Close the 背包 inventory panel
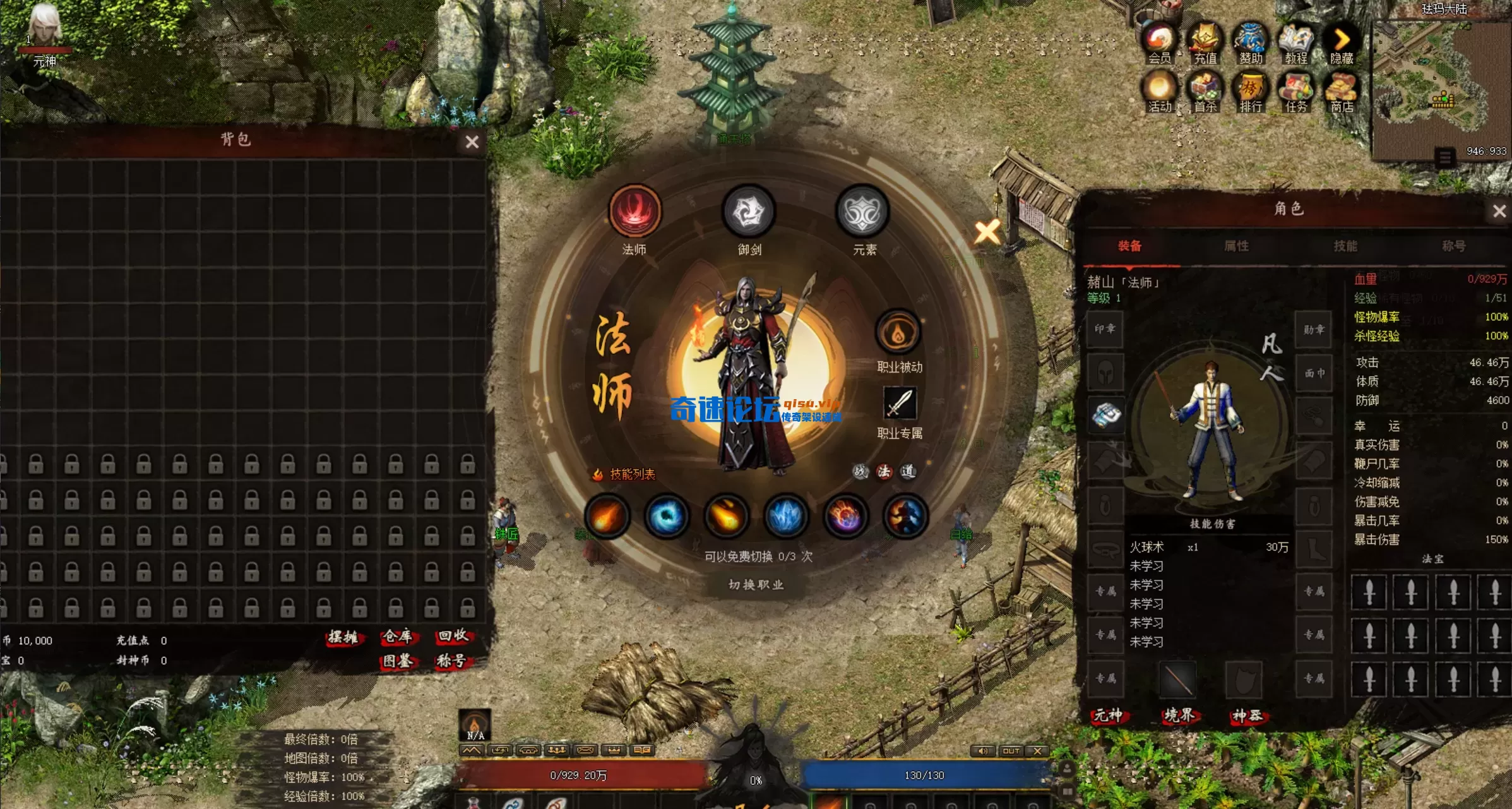The image size is (1512, 809). point(472,142)
